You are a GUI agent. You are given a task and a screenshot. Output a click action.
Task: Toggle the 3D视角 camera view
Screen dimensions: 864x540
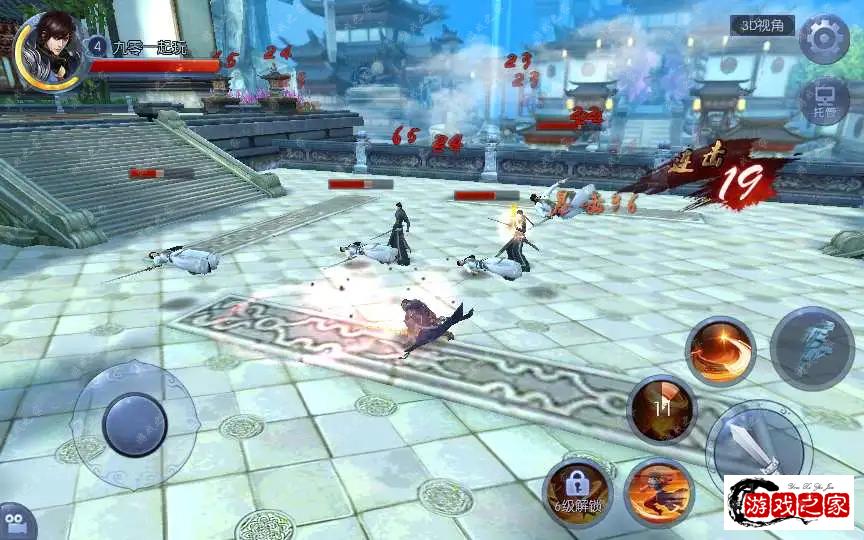(x=761, y=26)
